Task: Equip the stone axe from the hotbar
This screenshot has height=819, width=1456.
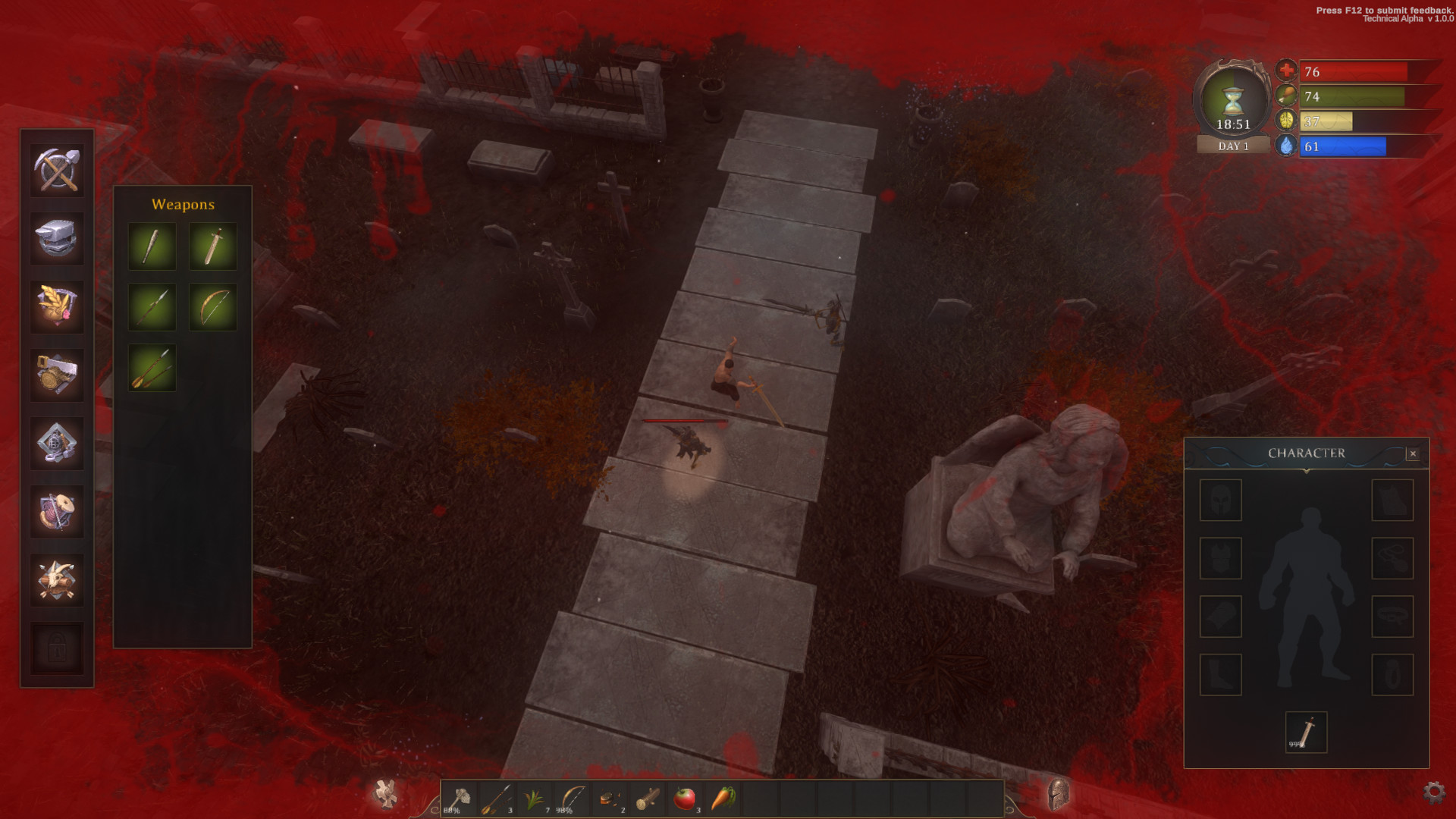Action: click(x=461, y=798)
